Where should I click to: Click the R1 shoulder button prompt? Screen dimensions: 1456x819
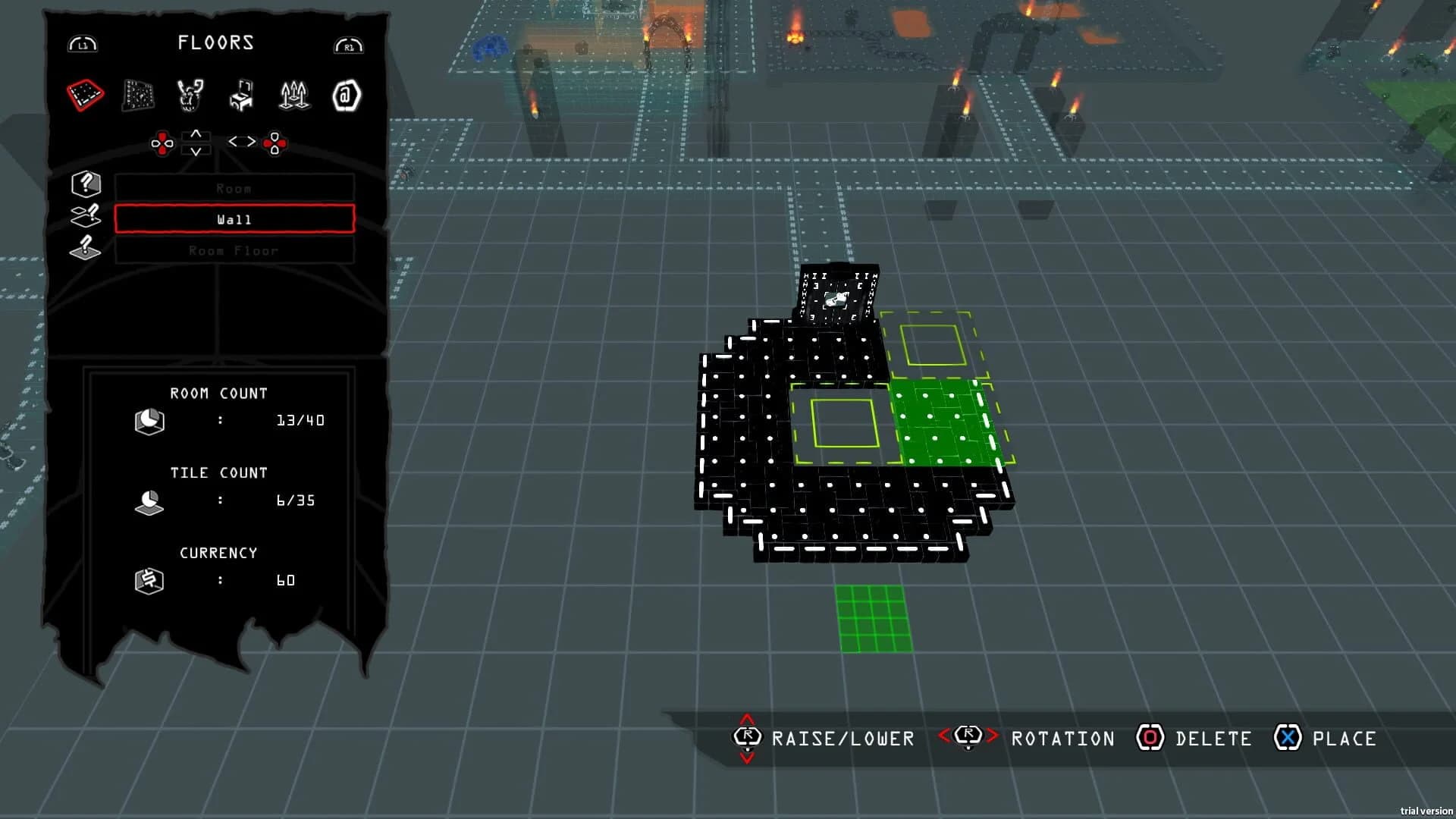pos(348,44)
